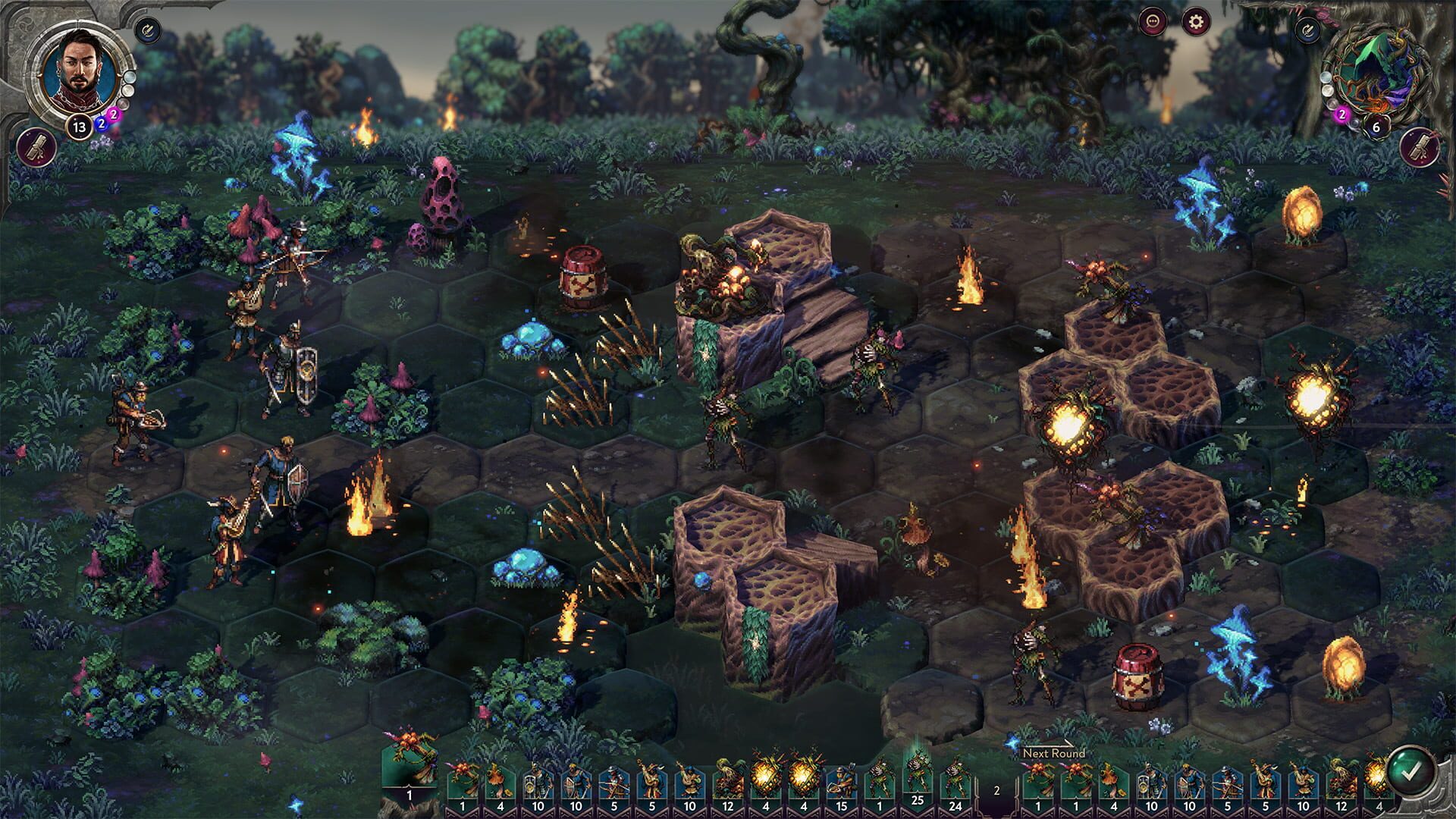Click the enemy essence counter showing 6

(1376, 127)
